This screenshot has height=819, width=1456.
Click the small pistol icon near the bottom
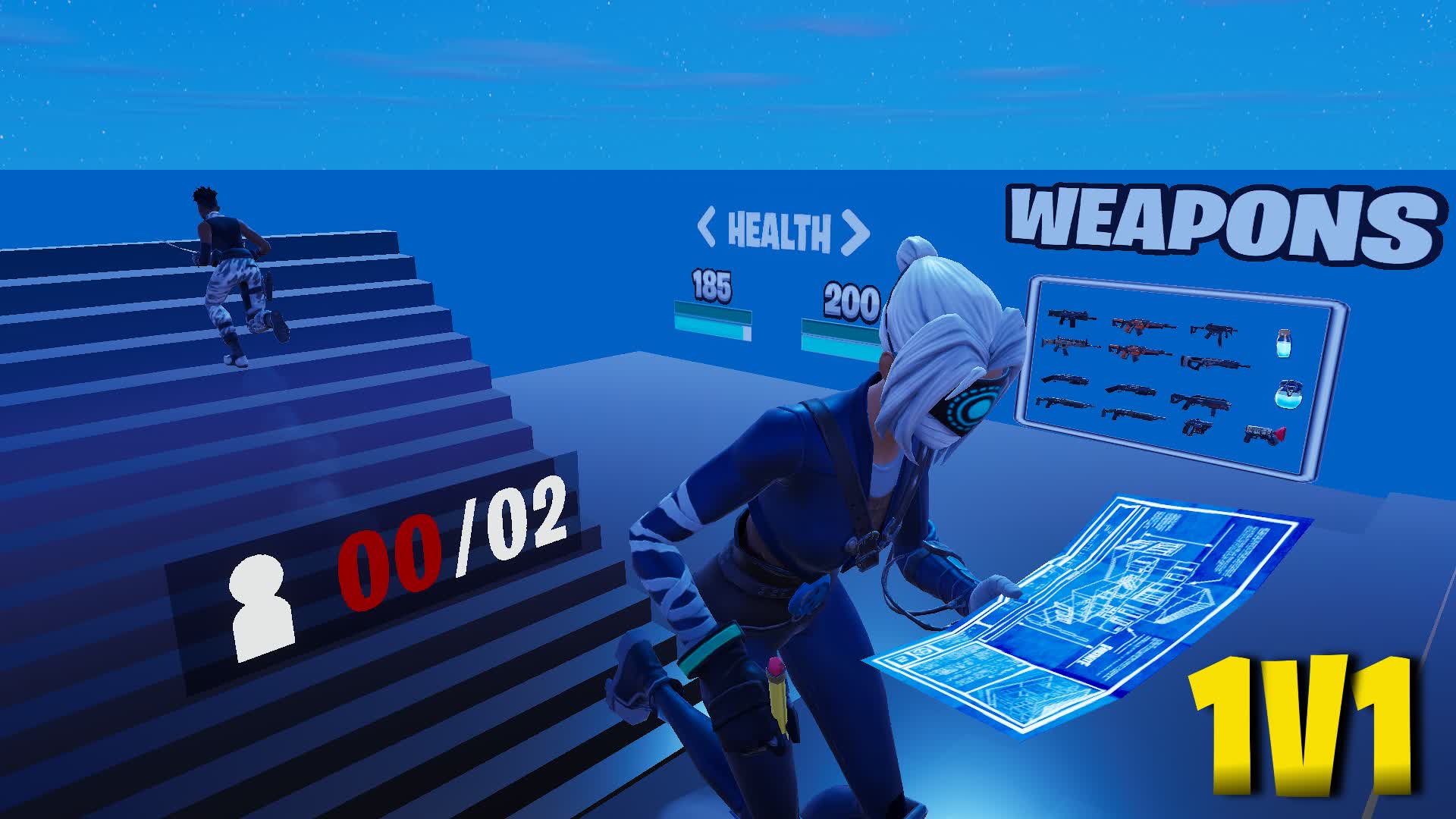click(x=1196, y=428)
